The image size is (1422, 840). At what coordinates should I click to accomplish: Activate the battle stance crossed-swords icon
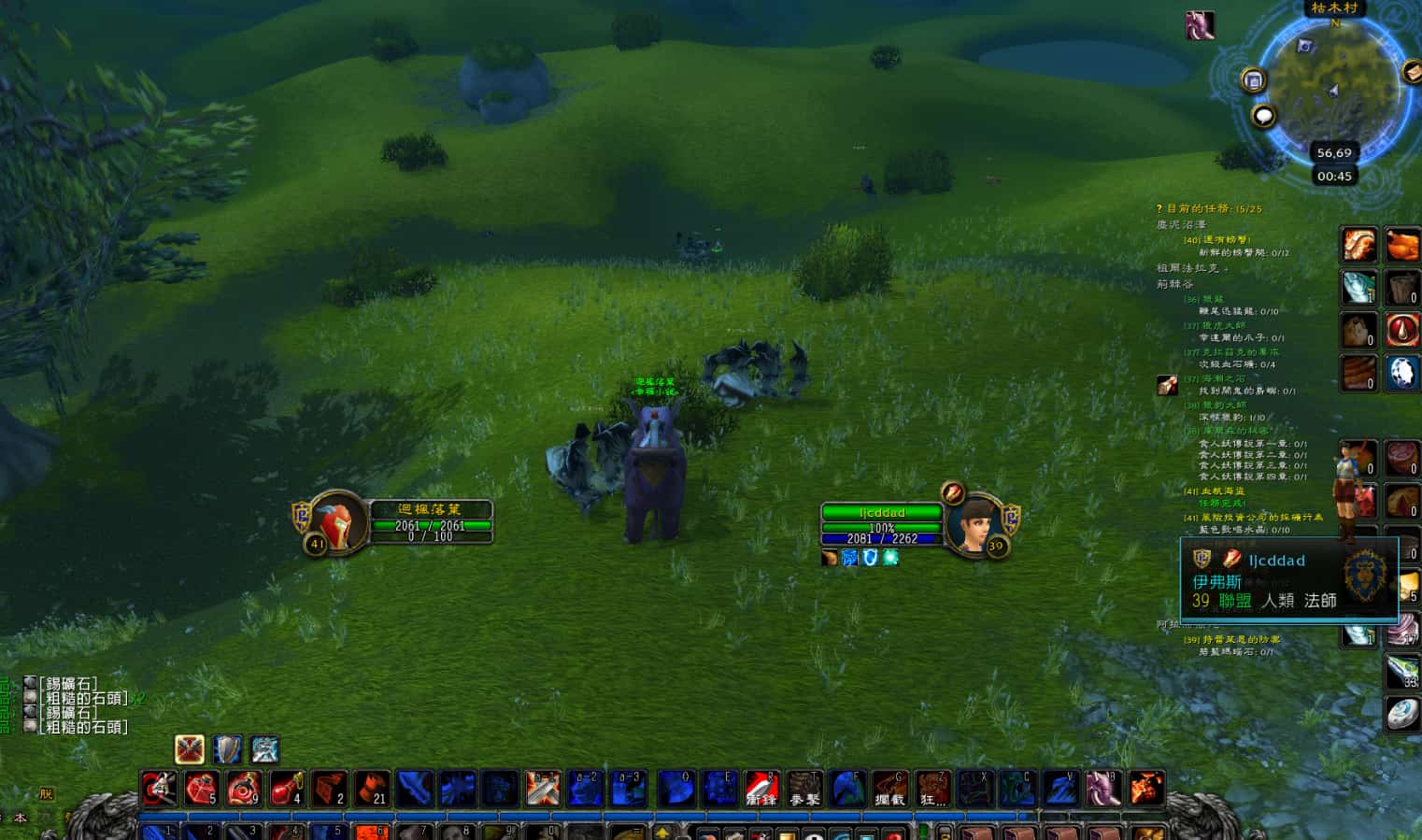point(190,749)
